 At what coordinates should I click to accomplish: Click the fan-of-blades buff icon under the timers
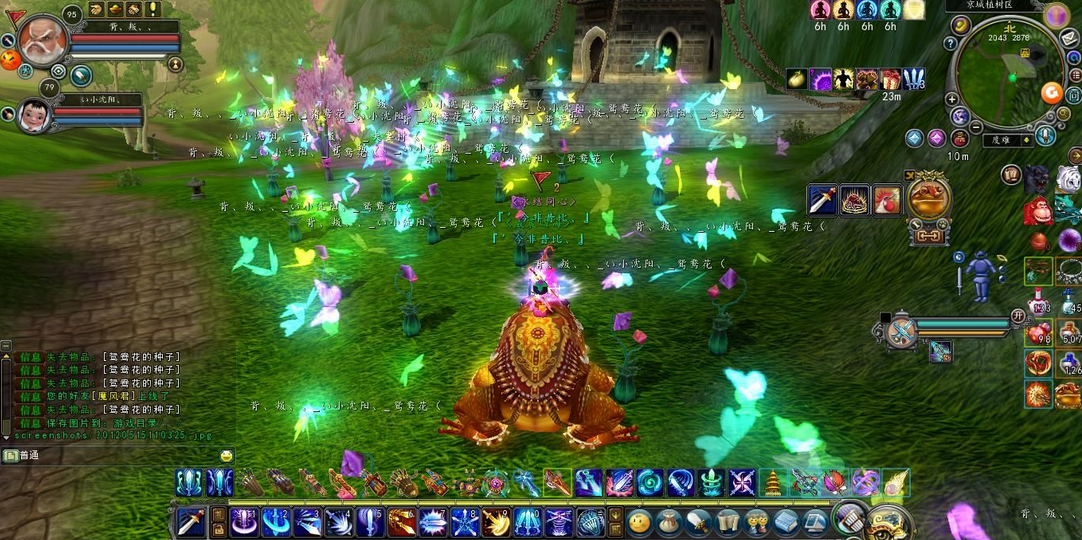(x=913, y=79)
